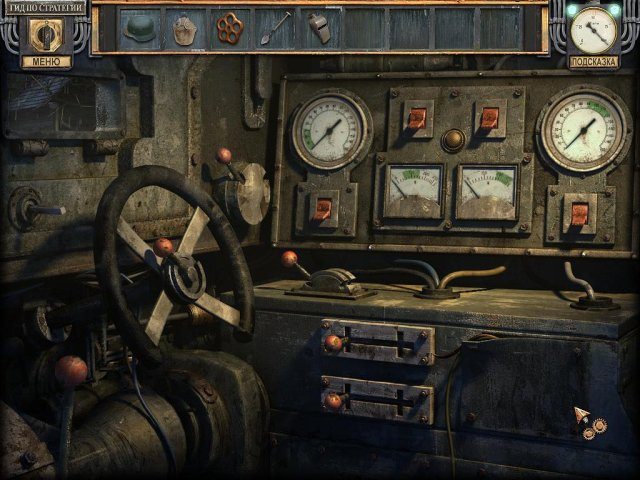
Task: Open the Меню button
Action: 46,62
